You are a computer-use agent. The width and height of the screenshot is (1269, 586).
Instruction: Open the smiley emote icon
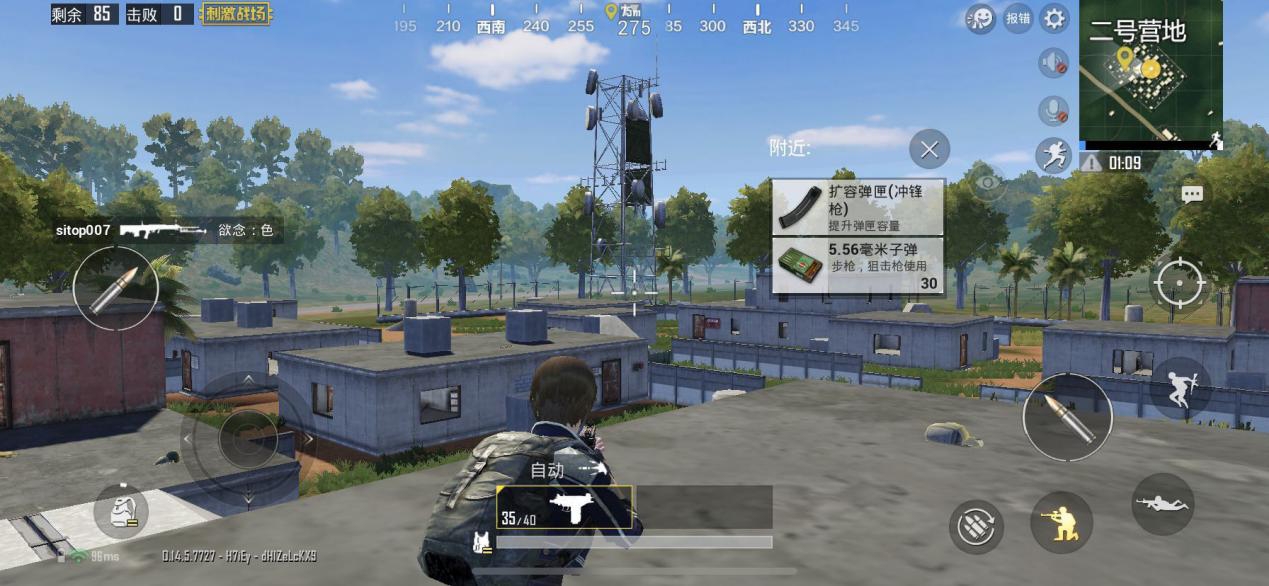click(x=980, y=18)
